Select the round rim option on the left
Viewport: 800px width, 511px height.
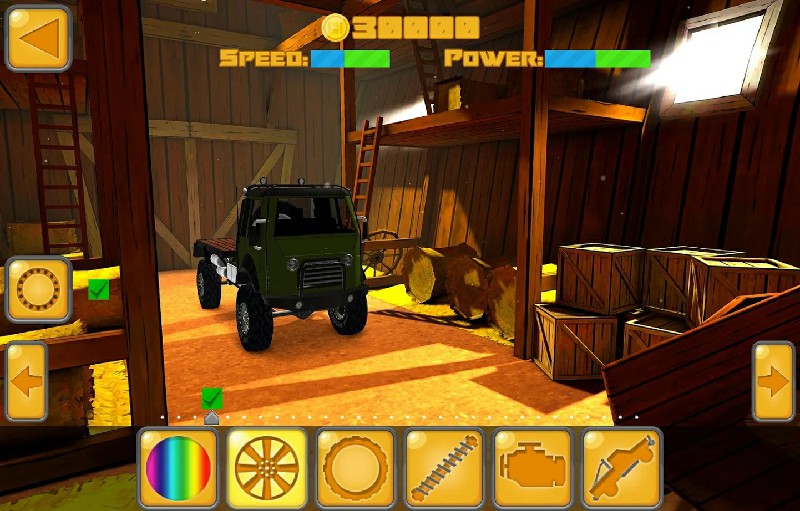[x=39, y=290]
